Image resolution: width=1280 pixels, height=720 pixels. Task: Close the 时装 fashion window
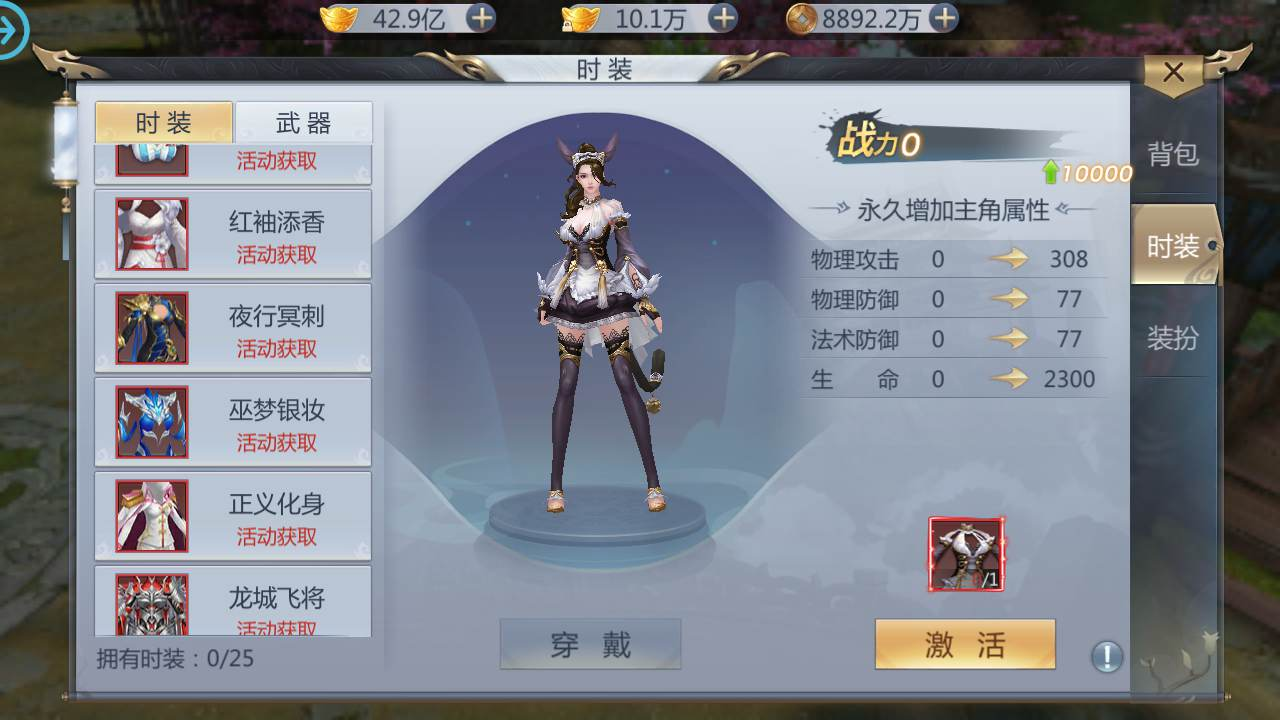click(1173, 73)
